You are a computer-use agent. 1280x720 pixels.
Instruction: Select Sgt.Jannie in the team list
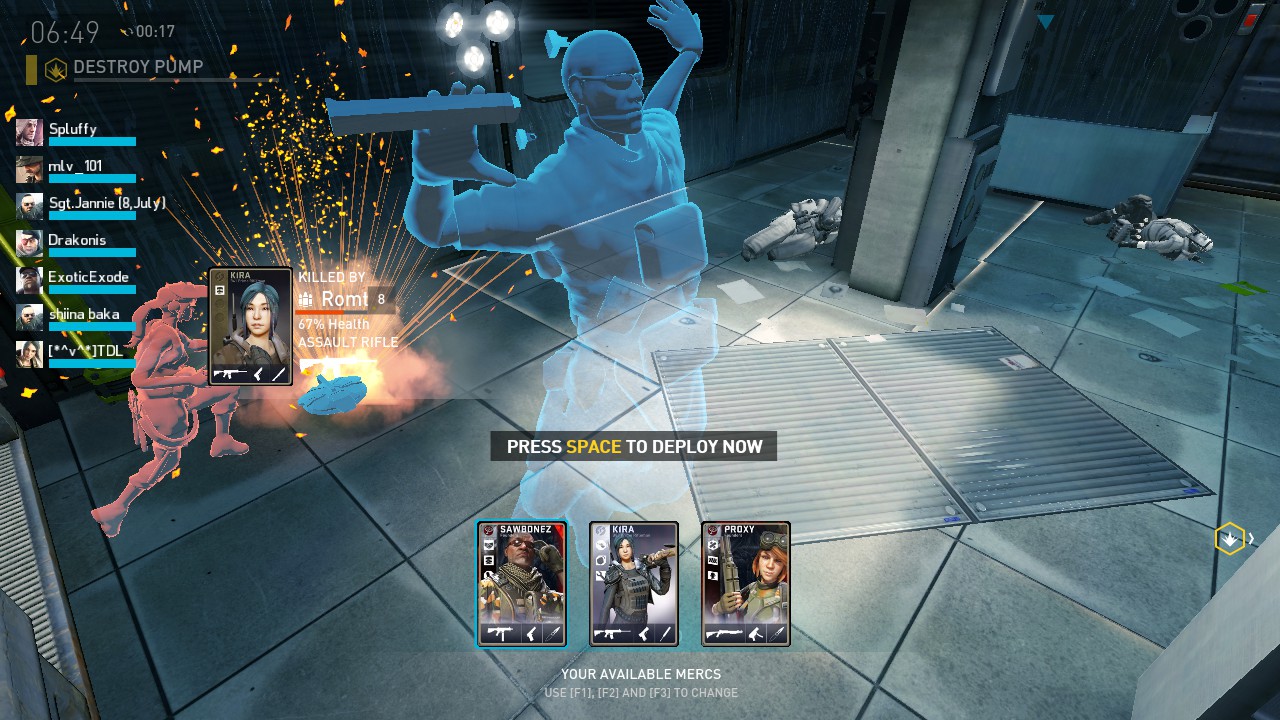pos(90,205)
